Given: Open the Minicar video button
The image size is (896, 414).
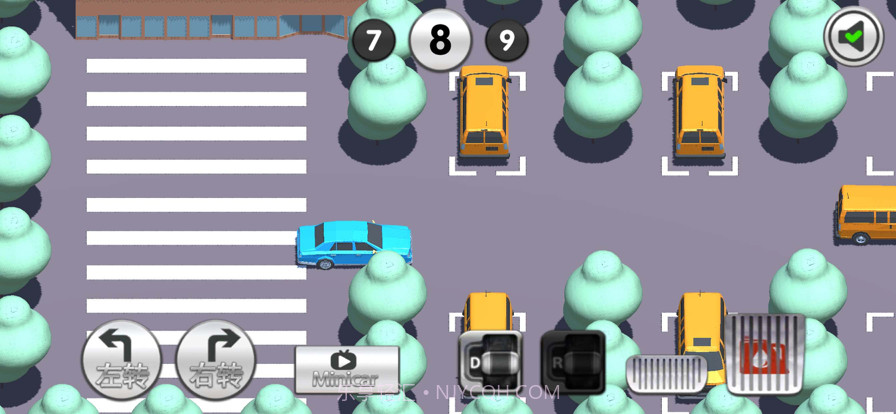Looking at the screenshot, I should pos(346,369).
